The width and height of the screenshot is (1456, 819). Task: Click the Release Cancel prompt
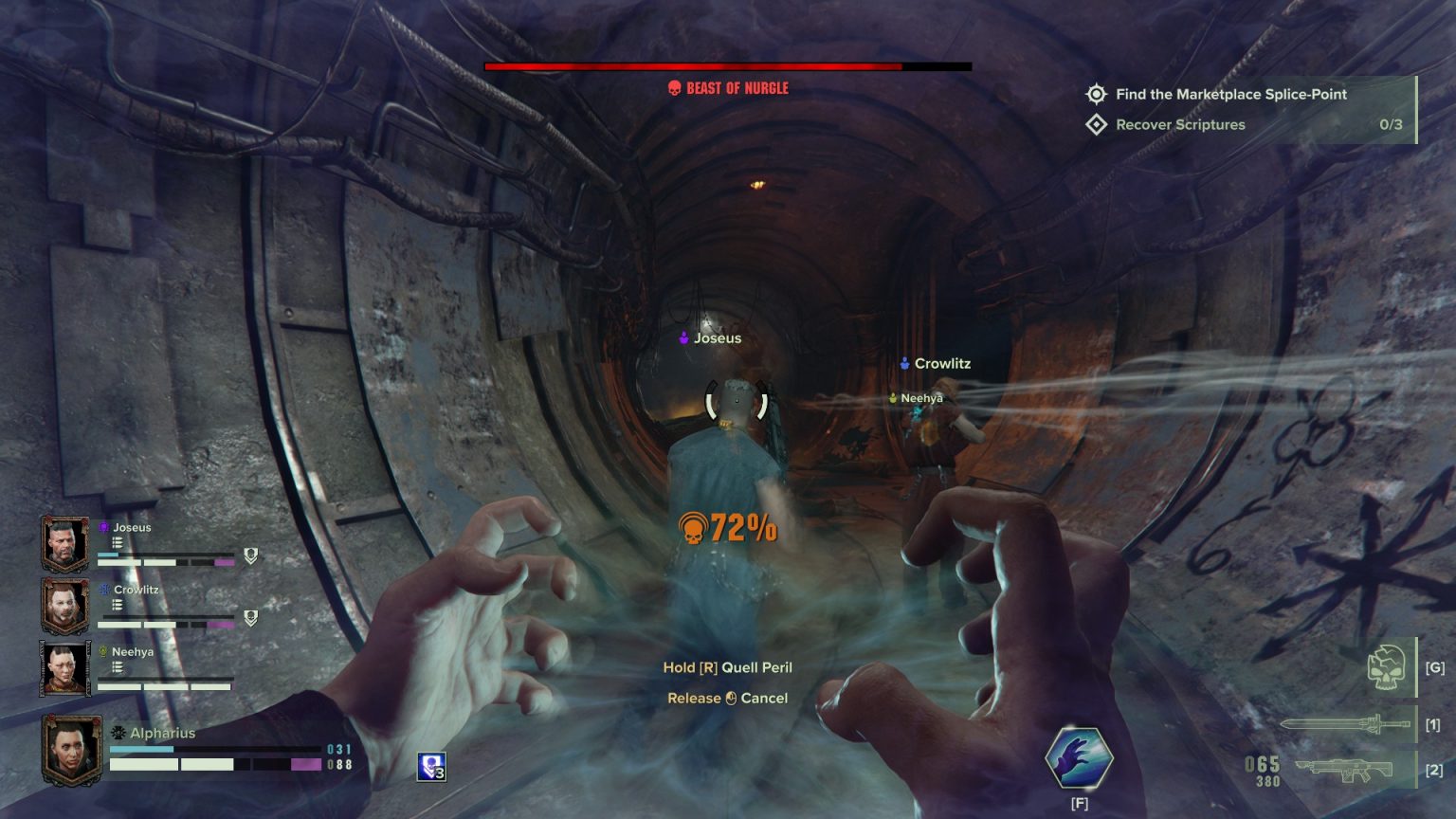click(x=727, y=698)
